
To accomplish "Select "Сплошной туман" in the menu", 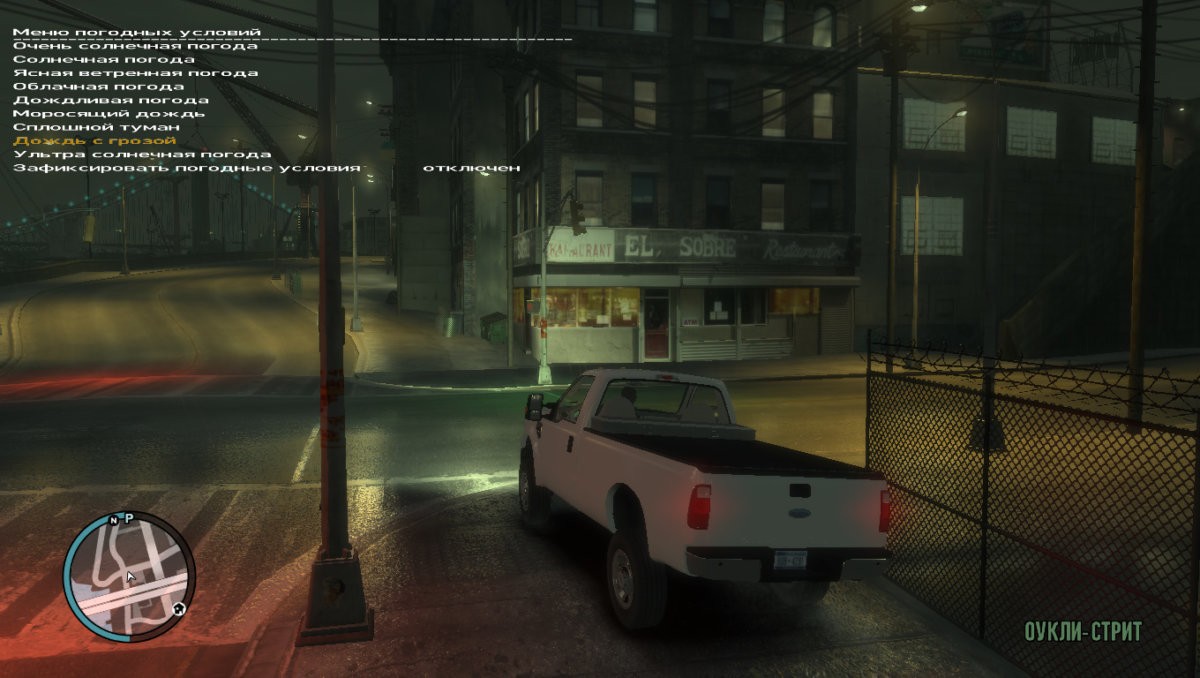I will (96, 127).
